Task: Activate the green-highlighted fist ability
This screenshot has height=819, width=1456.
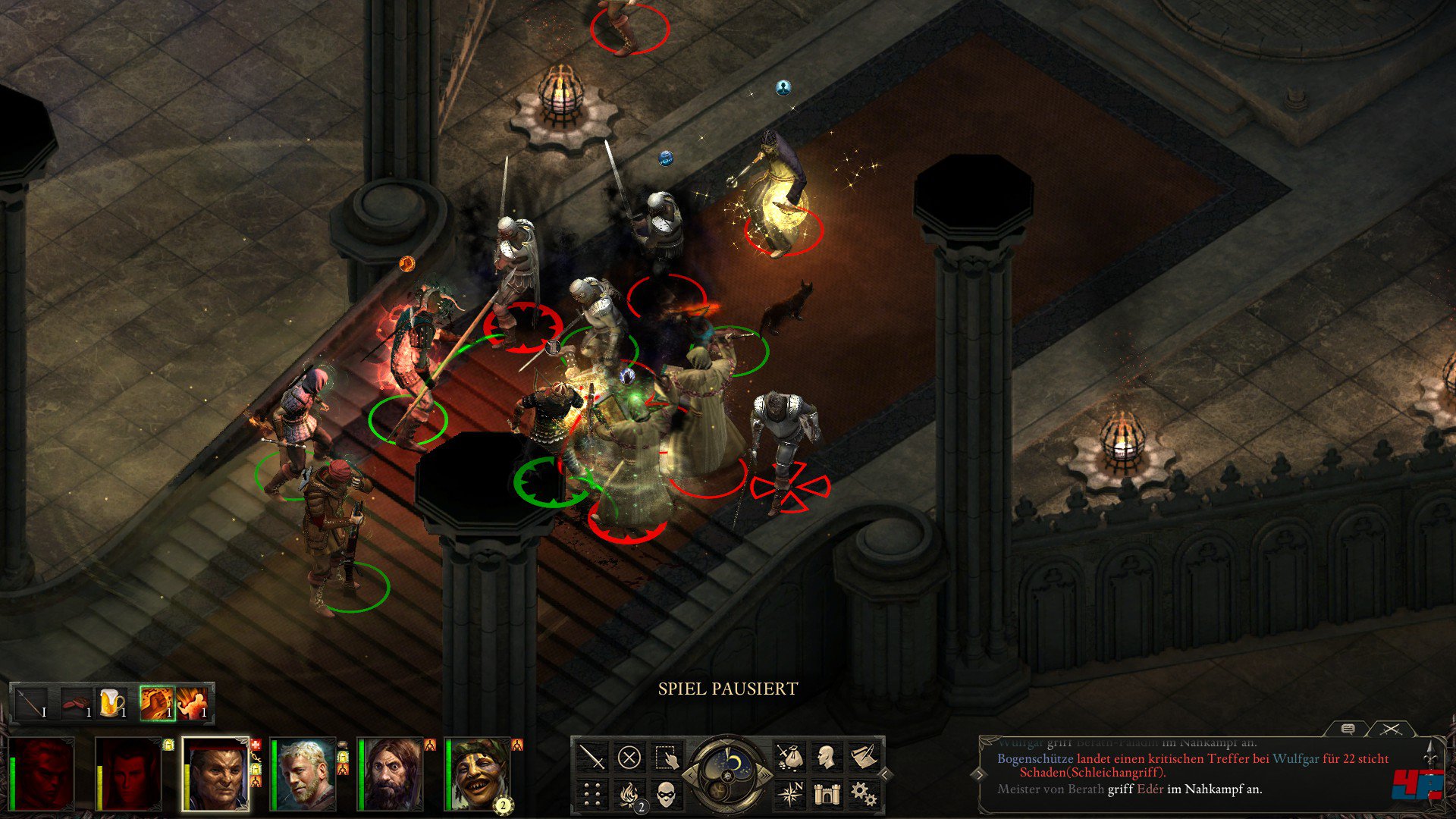Action: click(x=157, y=704)
